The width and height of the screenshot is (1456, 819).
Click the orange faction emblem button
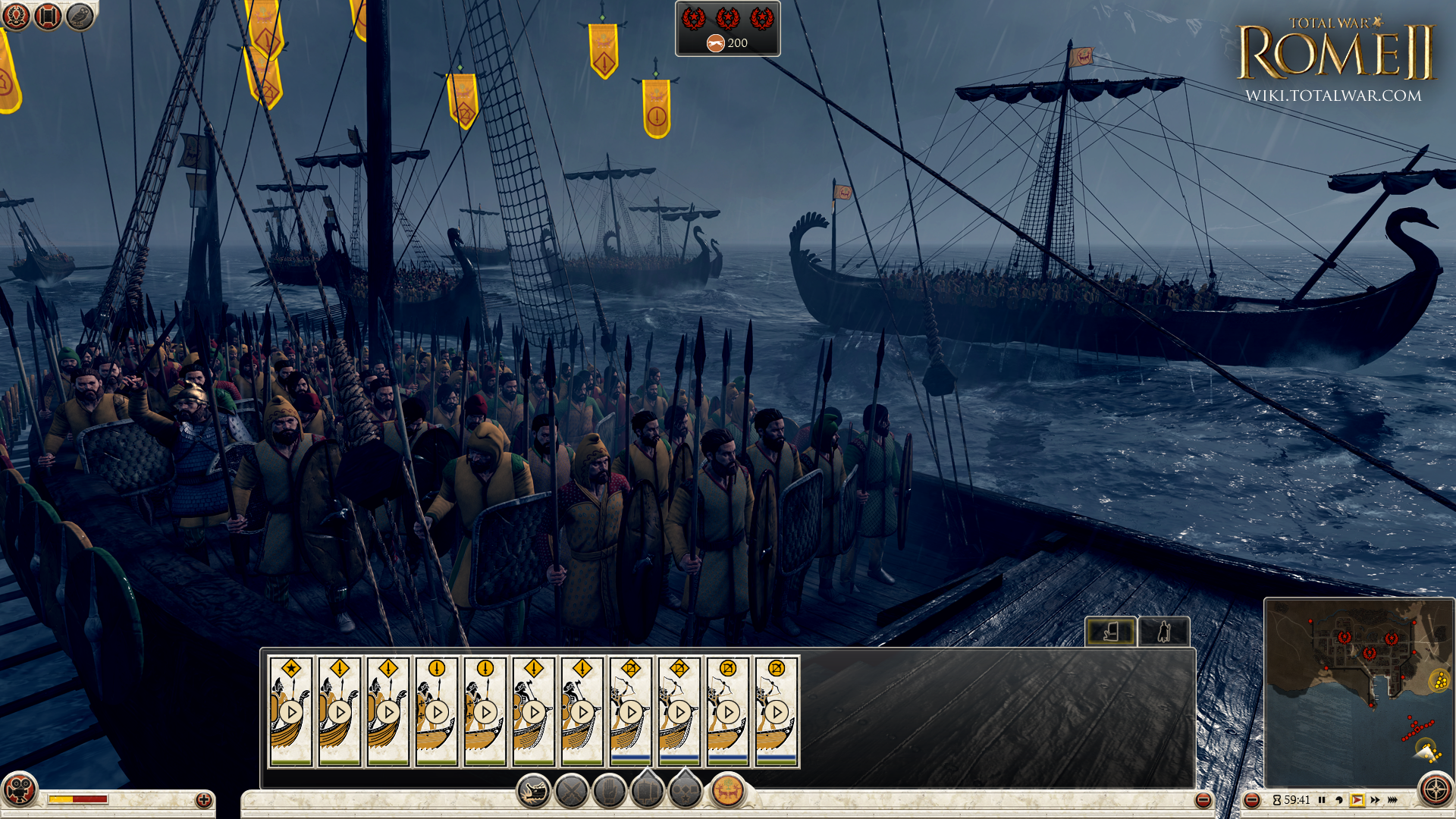pos(728,792)
